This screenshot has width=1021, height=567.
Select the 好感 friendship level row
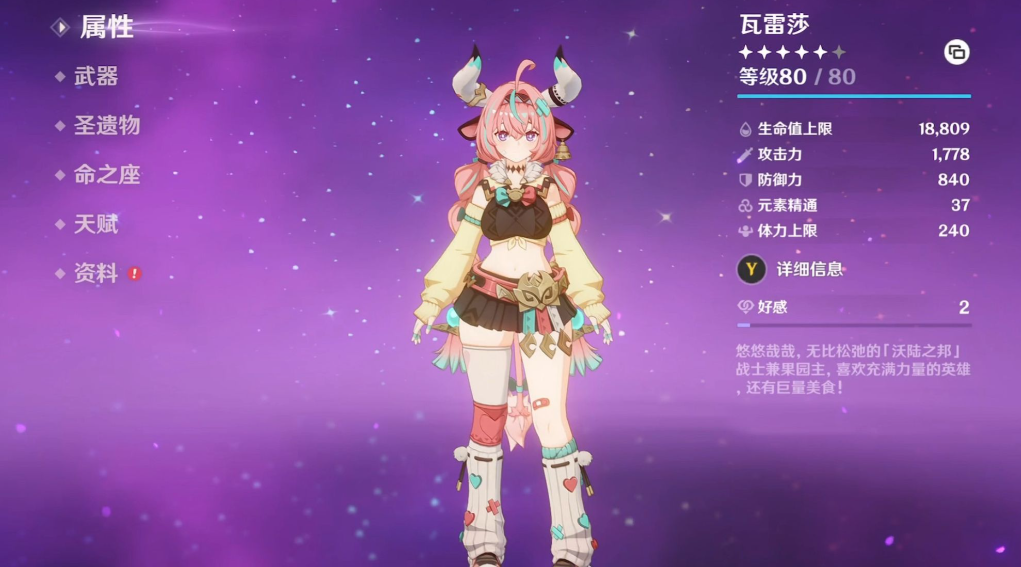click(x=853, y=307)
